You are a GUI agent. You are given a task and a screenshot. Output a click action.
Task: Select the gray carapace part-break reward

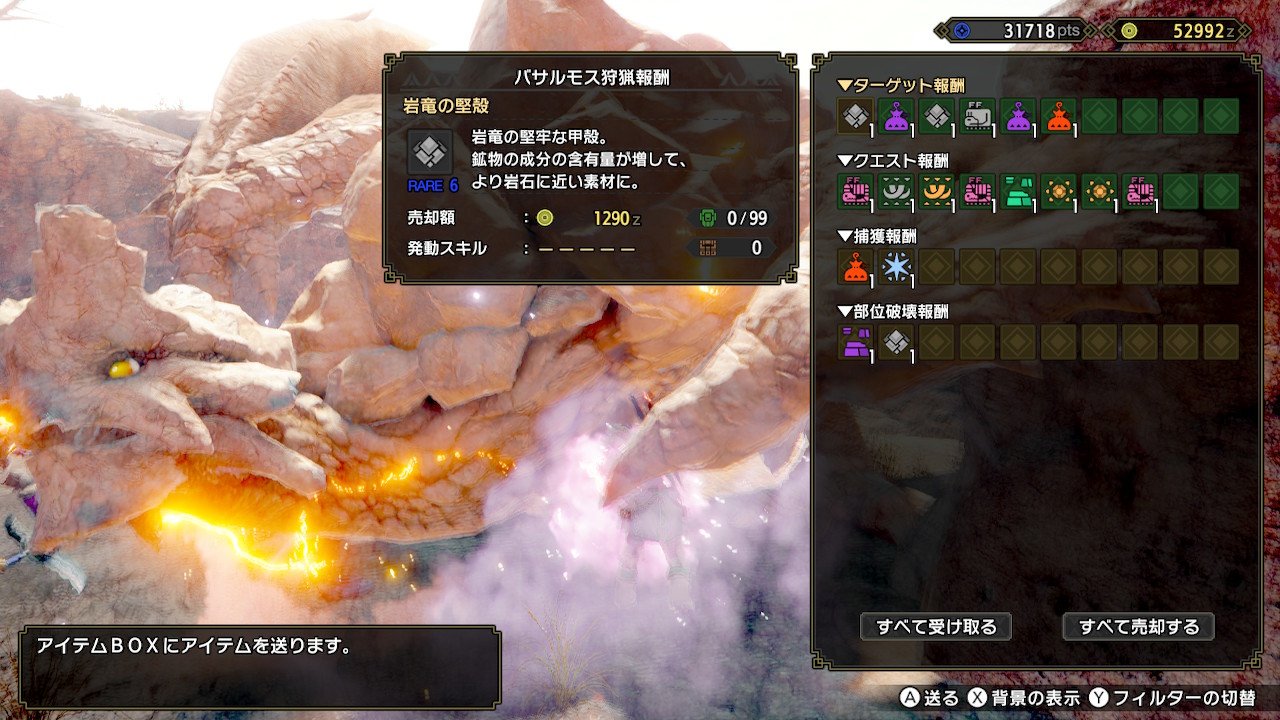[897, 342]
